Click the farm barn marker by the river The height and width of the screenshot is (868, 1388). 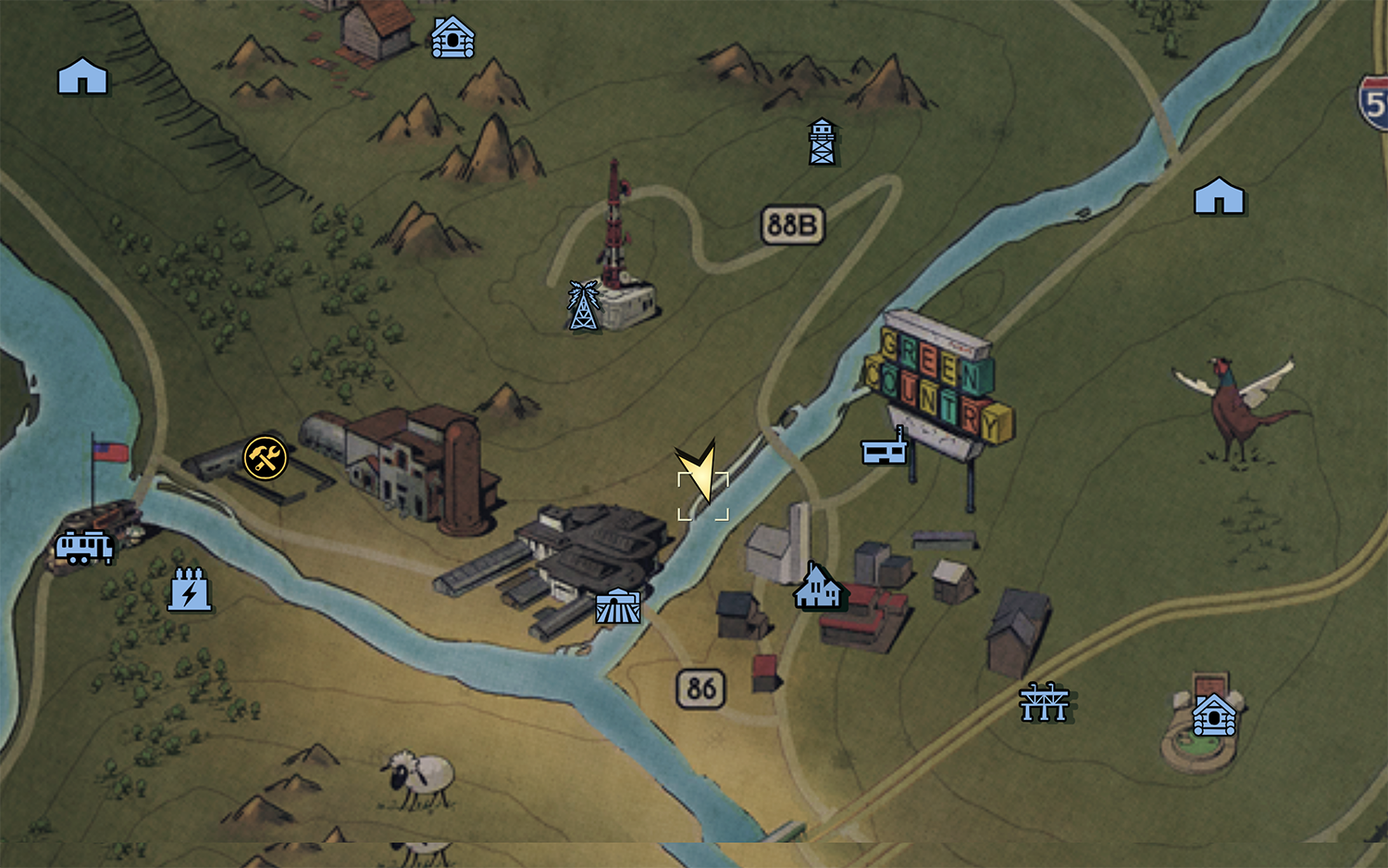(618, 606)
